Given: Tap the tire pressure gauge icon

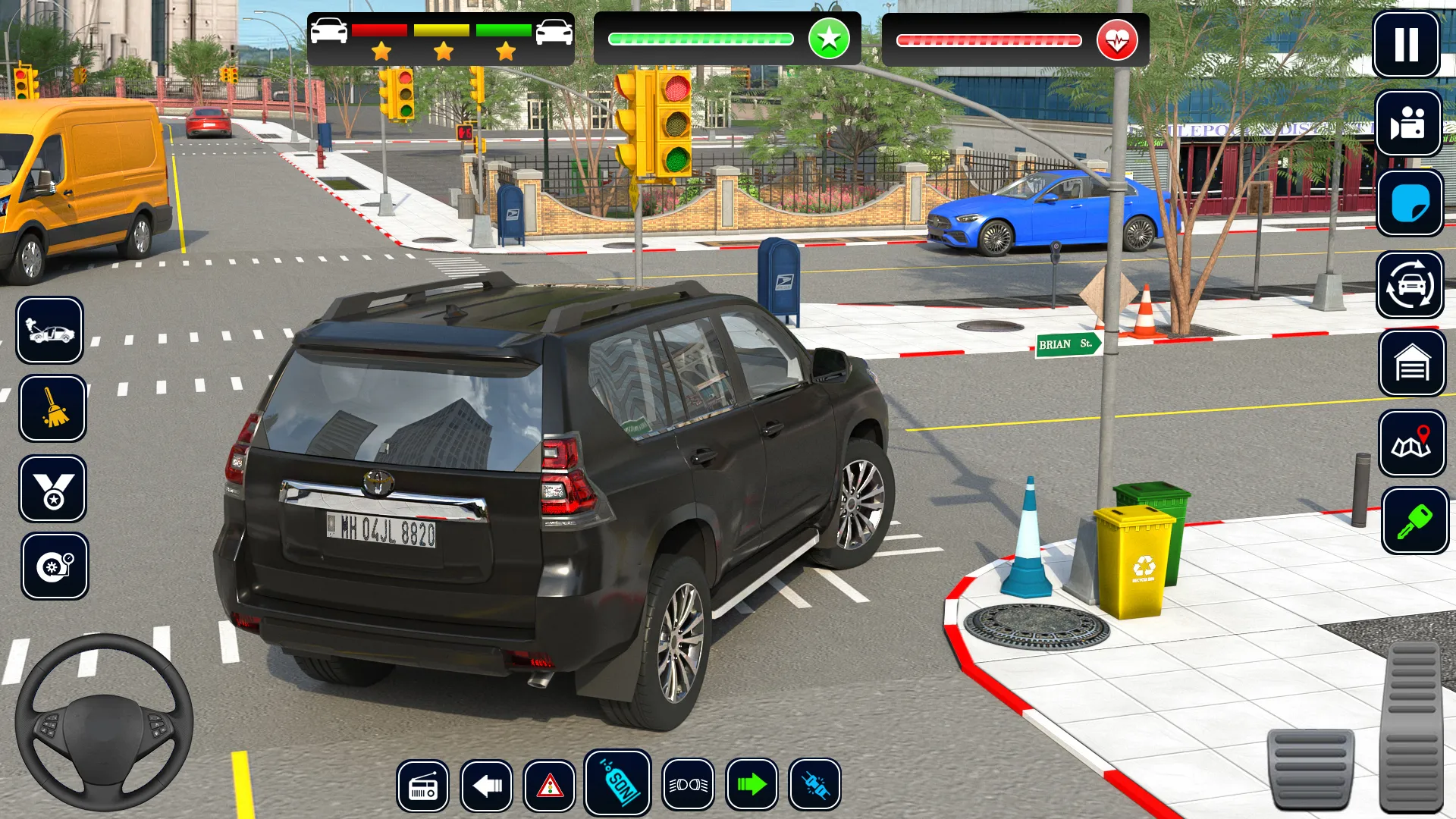Looking at the screenshot, I should 55,566.
